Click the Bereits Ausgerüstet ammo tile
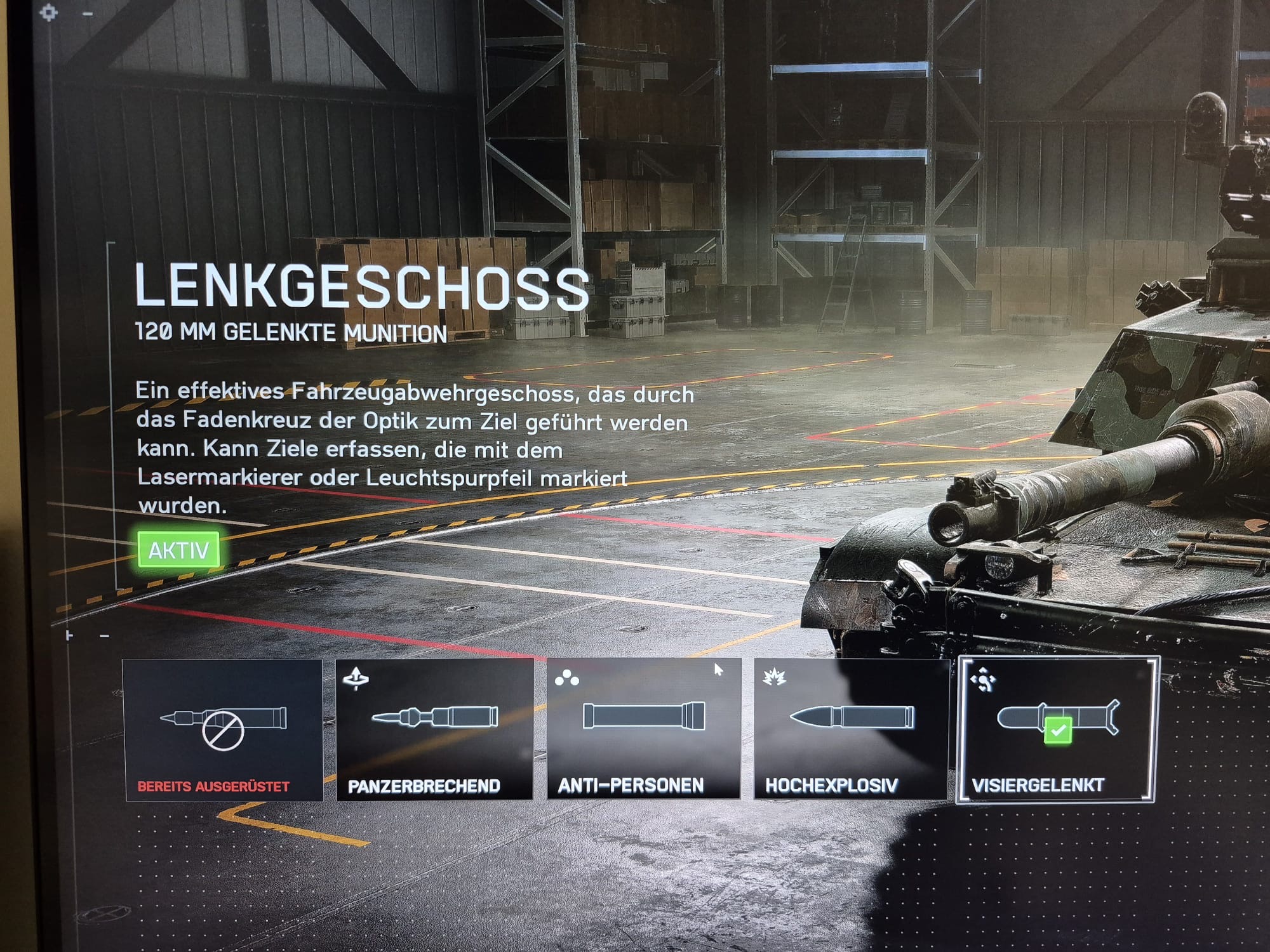This screenshot has width=1270, height=952. coord(222,730)
